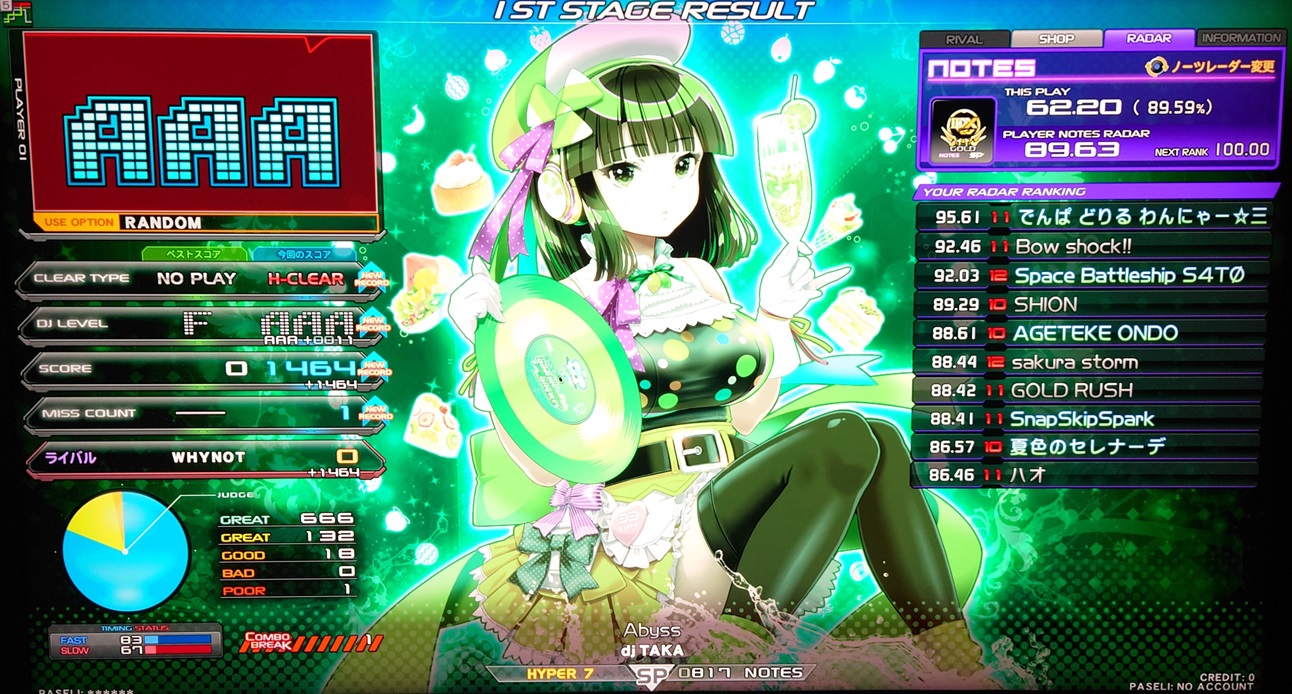
Task: Select the RADAR tab
Action: click(x=1149, y=39)
